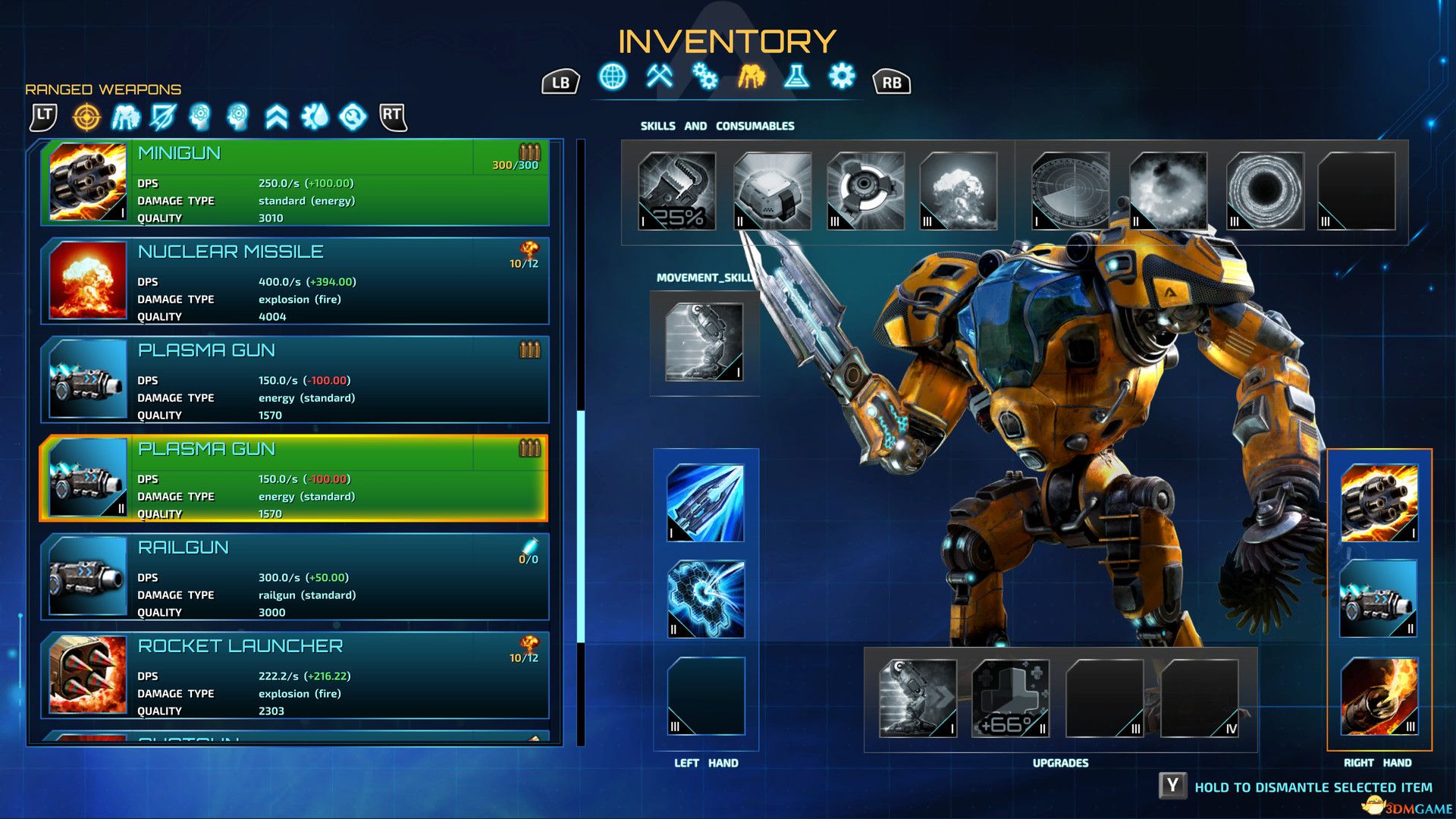Choose the flamethrower right hand slot
The width and height of the screenshot is (1456, 819).
pyautogui.click(x=1379, y=696)
